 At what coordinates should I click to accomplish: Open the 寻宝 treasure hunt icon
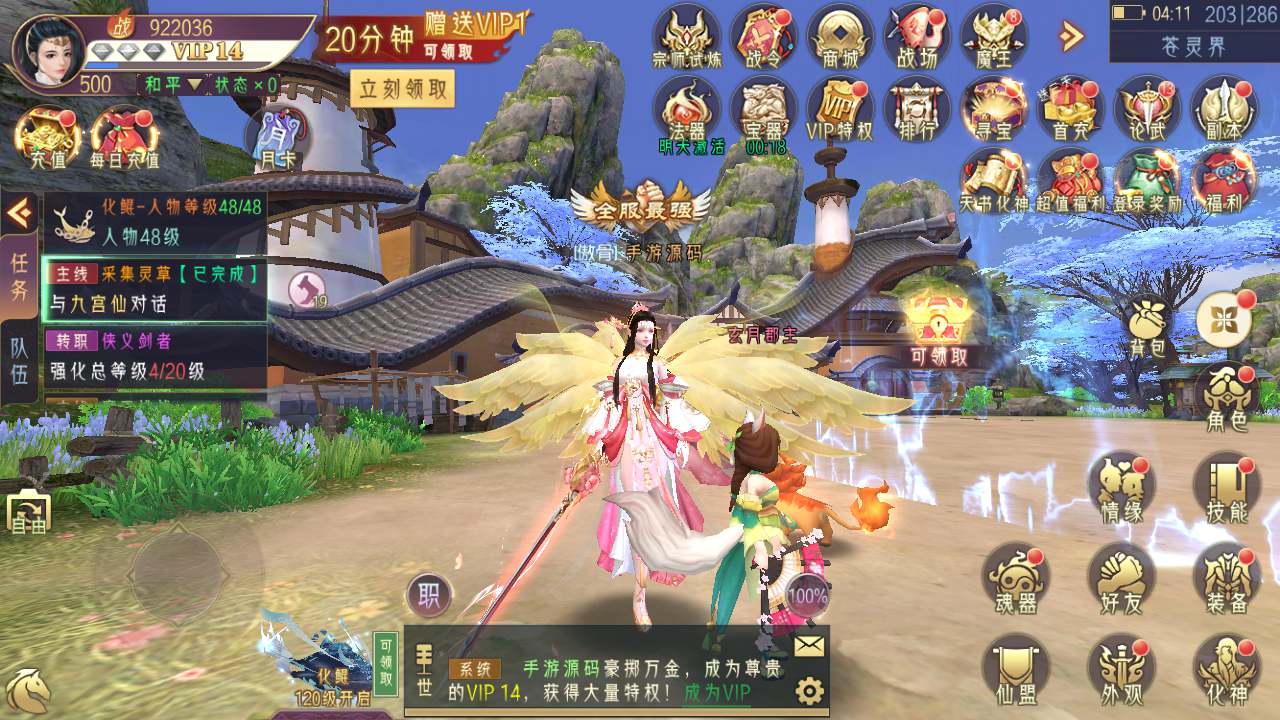(993, 109)
